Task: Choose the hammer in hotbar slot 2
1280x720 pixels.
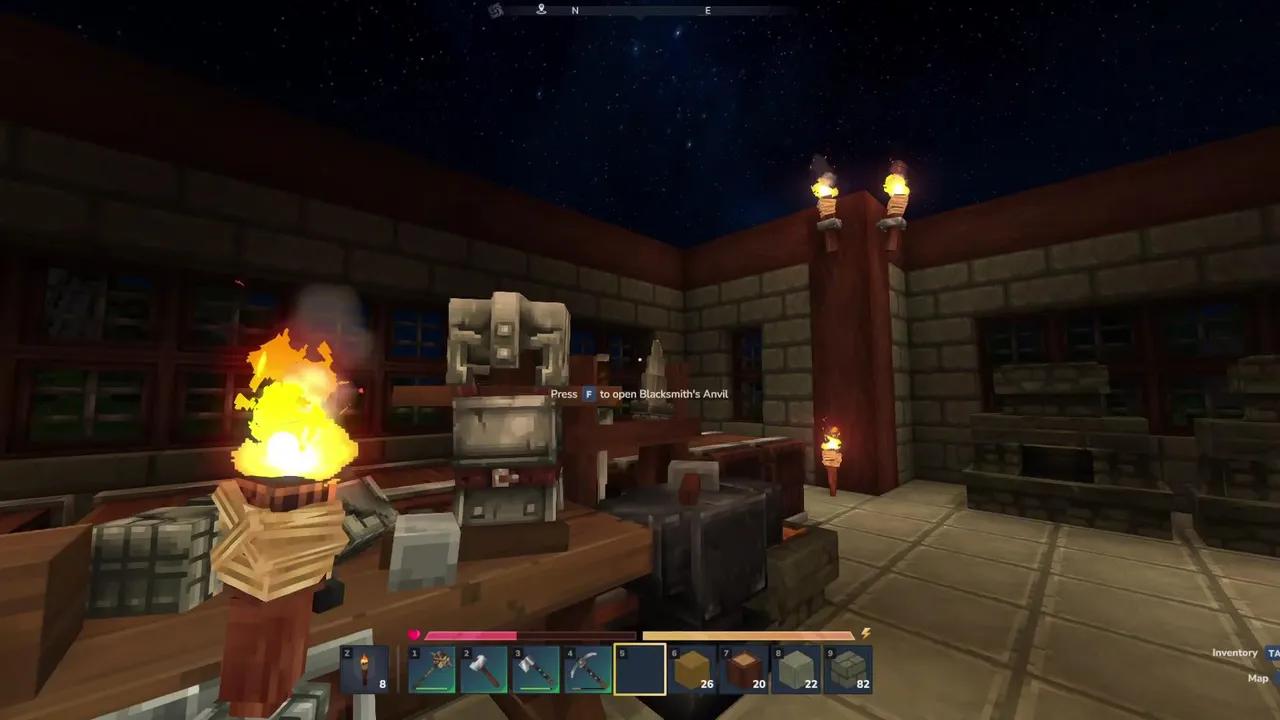Action: 484,669
